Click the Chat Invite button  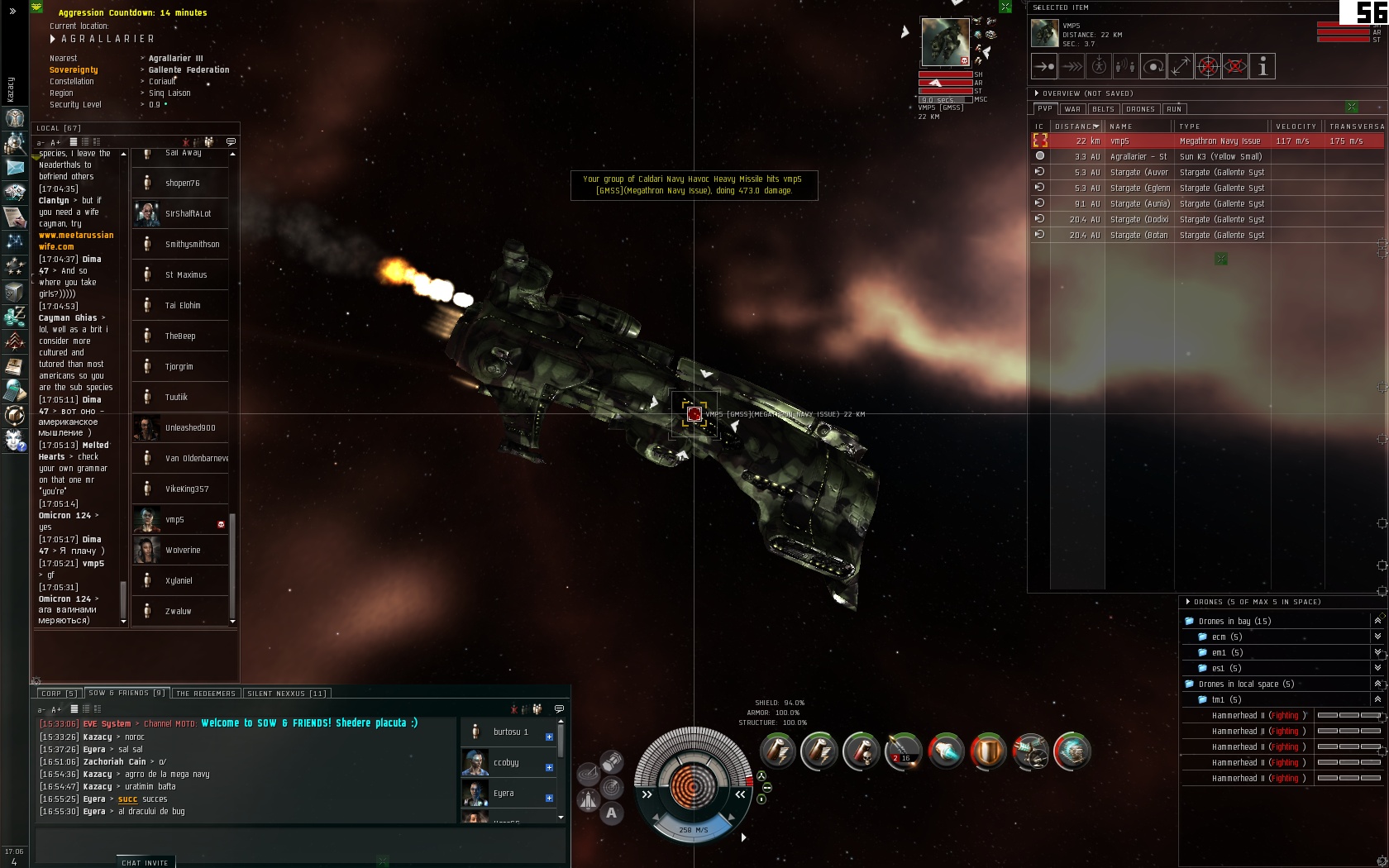point(145,862)
